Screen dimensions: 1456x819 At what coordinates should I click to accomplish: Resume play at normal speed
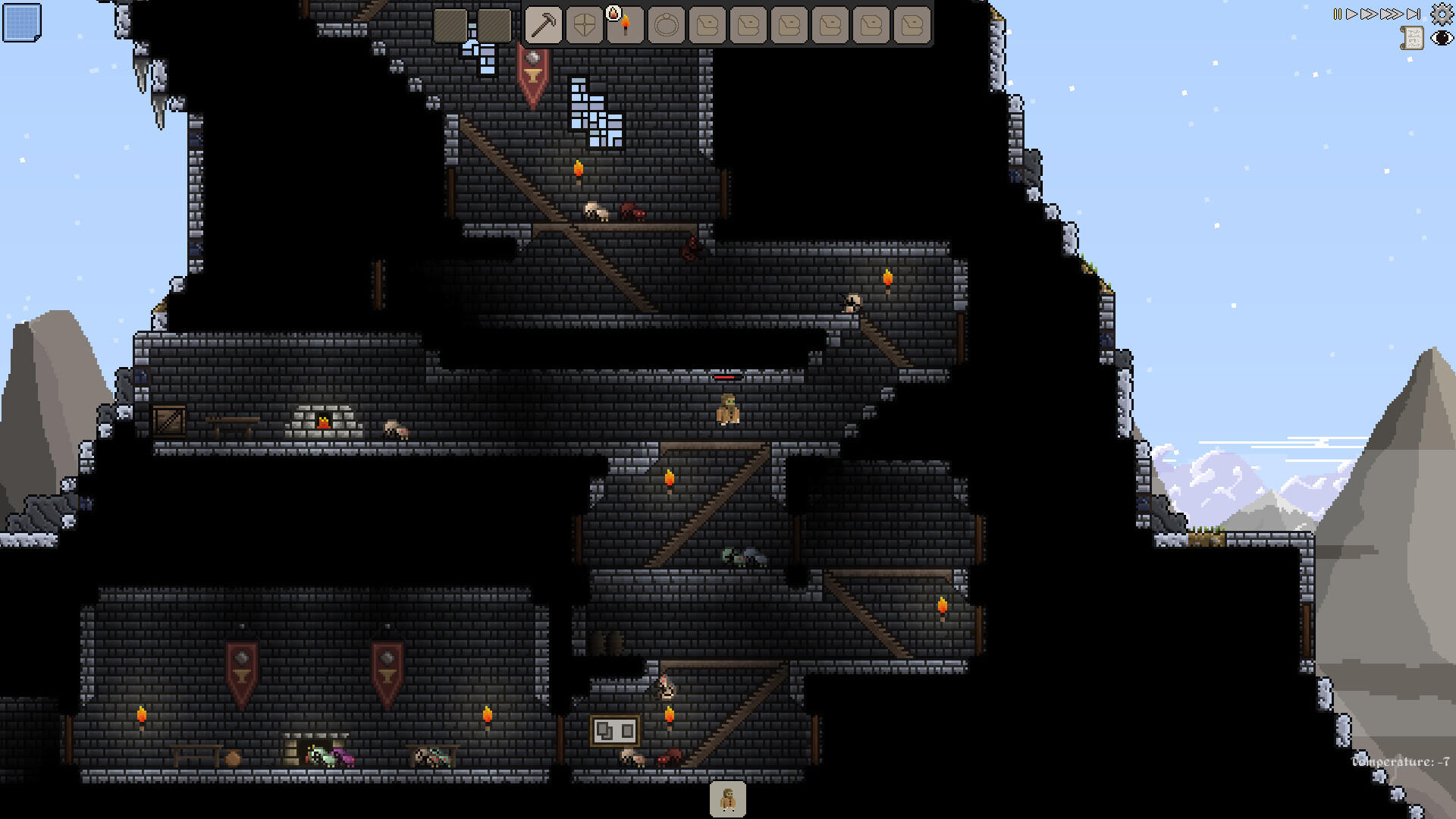[1352, 14]
